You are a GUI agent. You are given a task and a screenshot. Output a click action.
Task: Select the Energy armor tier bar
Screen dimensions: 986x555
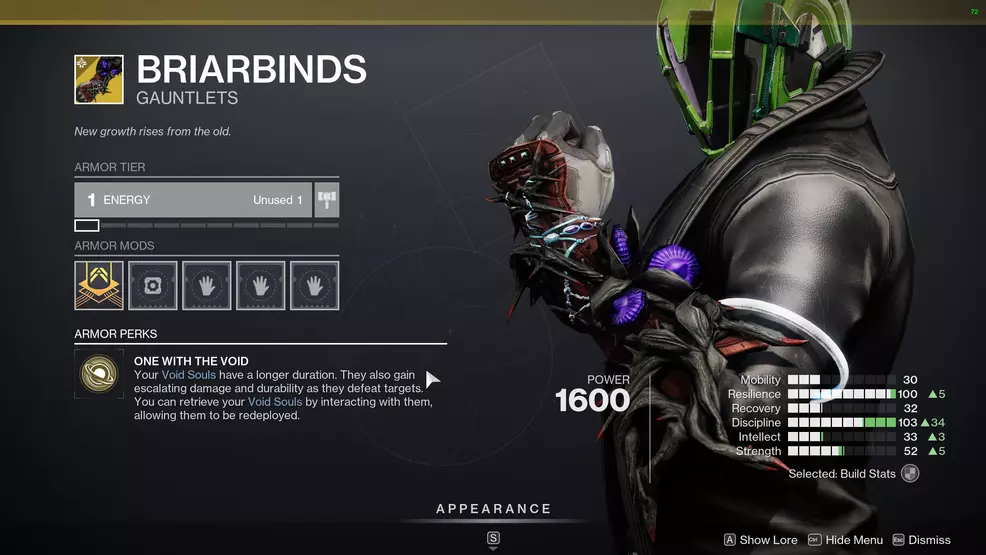[193, 200]
